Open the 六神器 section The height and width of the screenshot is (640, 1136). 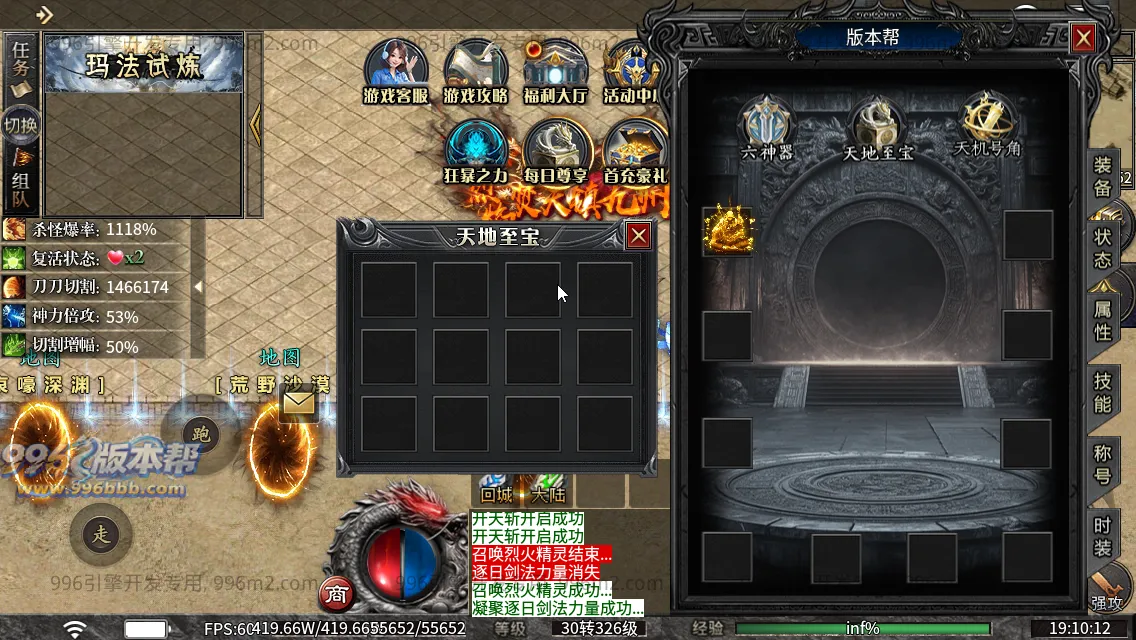(767, 126)
